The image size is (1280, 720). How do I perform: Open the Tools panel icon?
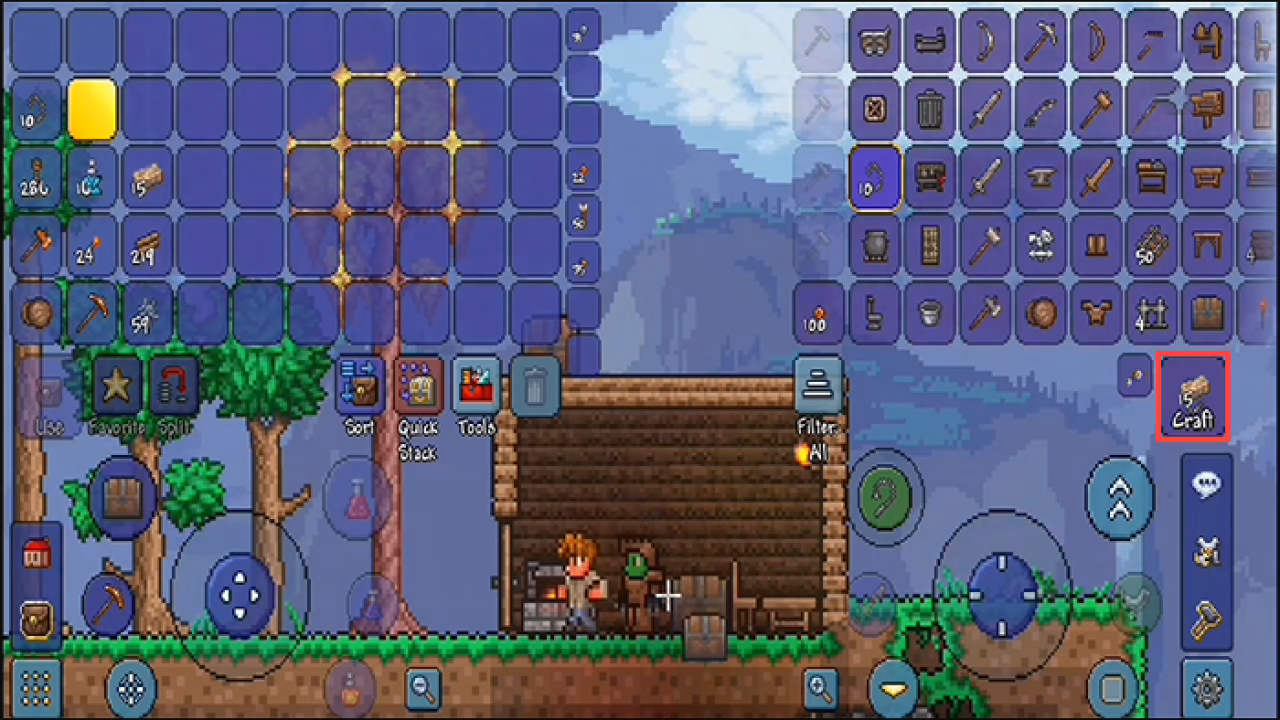click(x=476, y=387)
